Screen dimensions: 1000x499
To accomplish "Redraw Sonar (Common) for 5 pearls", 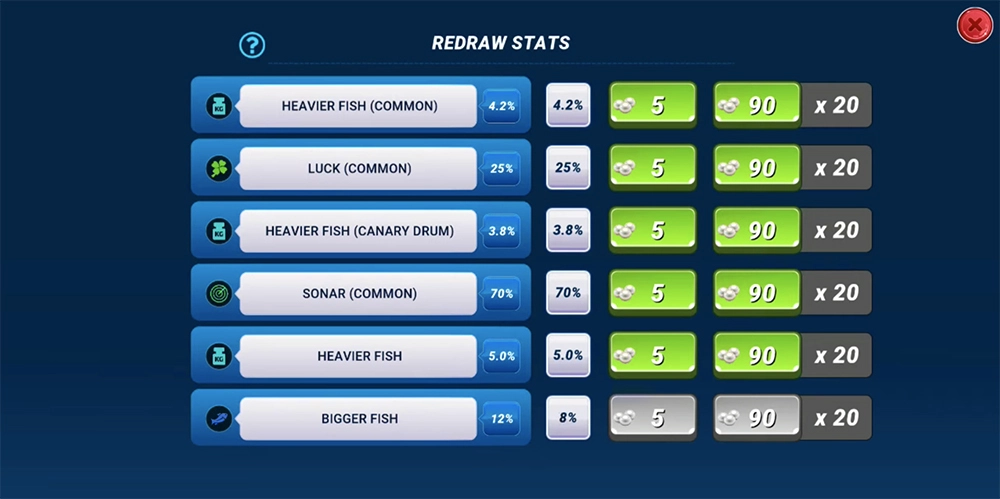I will pyautogui.click(x=652, y=293).
